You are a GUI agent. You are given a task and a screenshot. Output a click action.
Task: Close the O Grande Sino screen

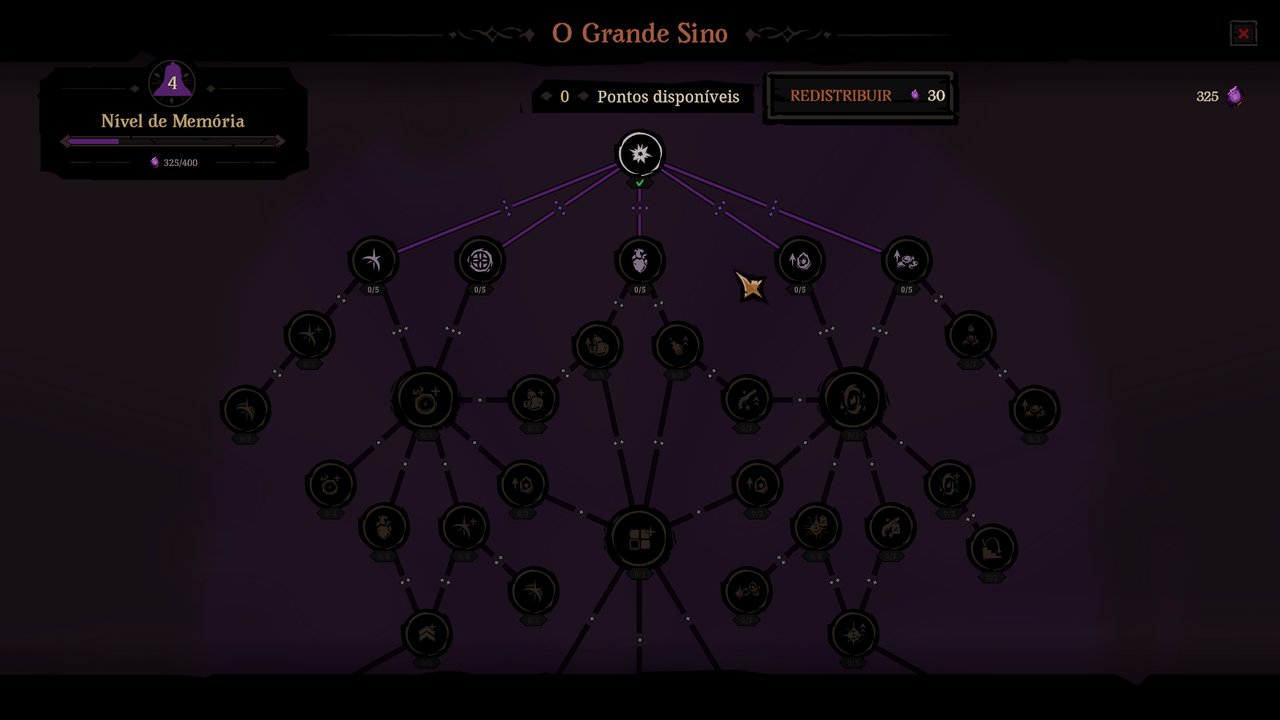pyautogui.click(x=1243, y=34)
